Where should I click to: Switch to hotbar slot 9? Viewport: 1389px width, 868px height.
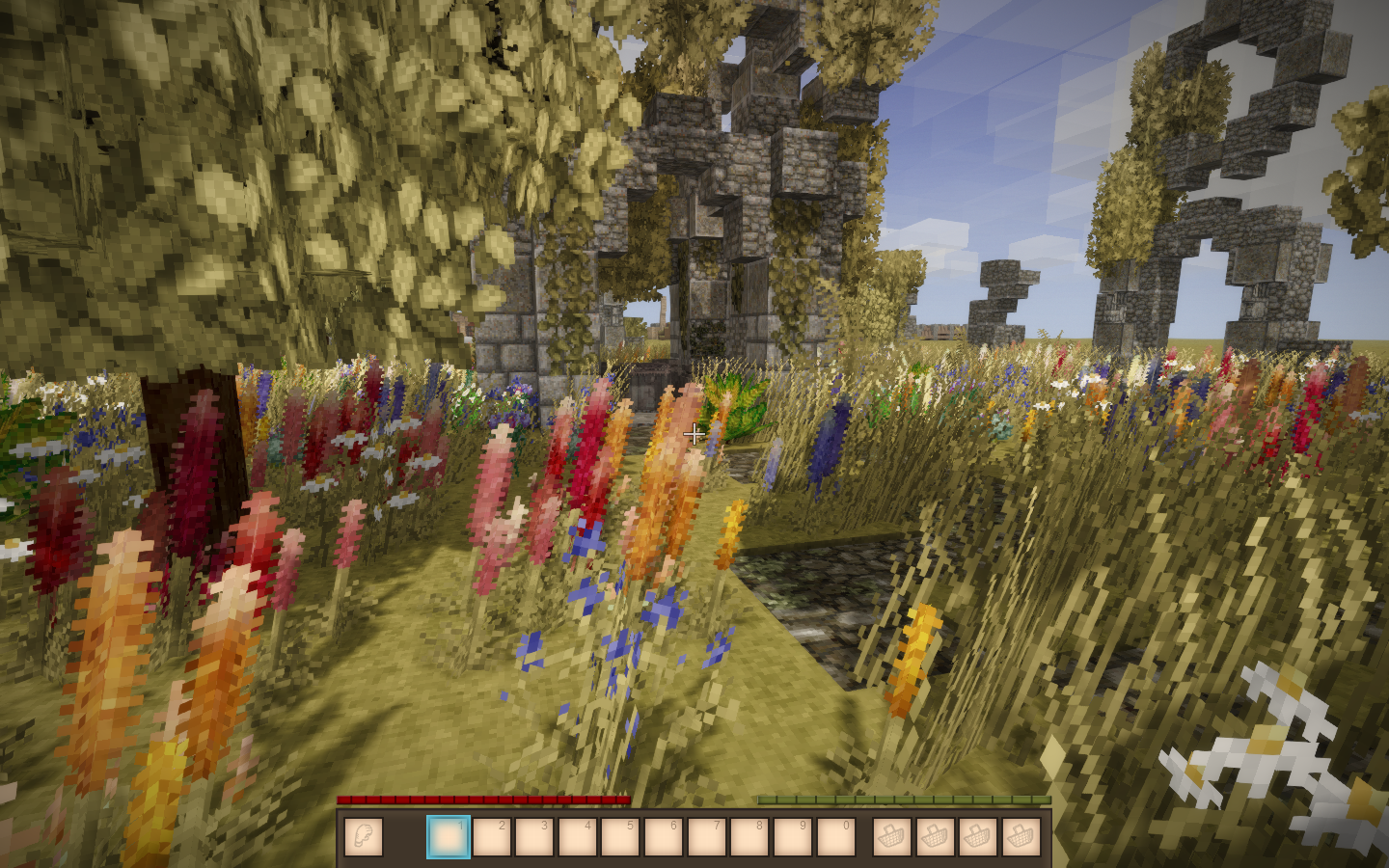[792, 837]
